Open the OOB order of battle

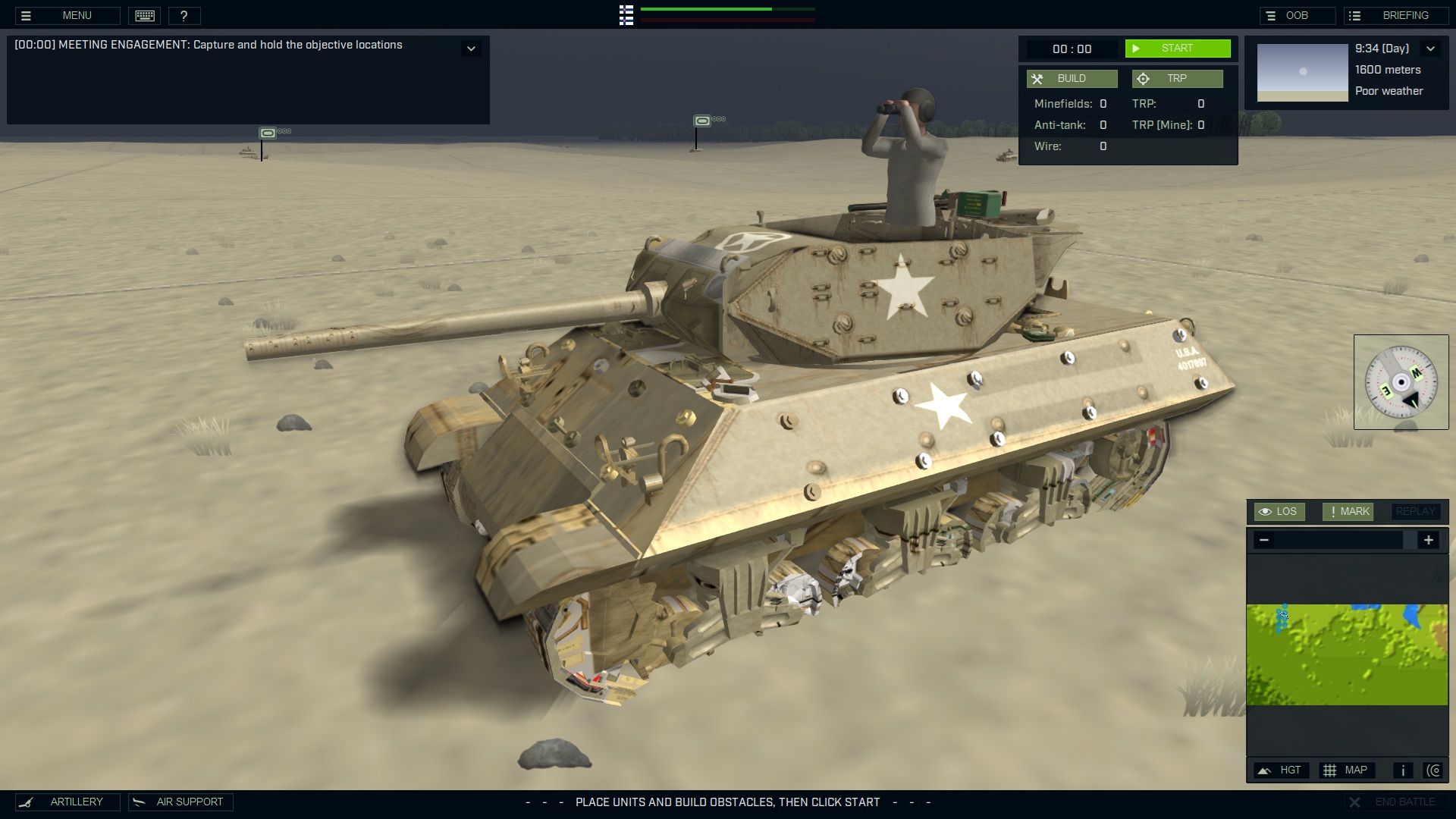point(1298,14)
